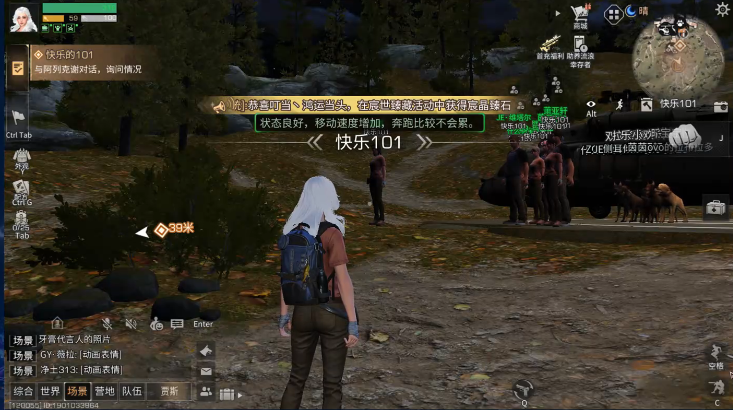Toggle the microphone mute icon
Image resolution: width=733 pixels, height=410 pixels.
107,323
